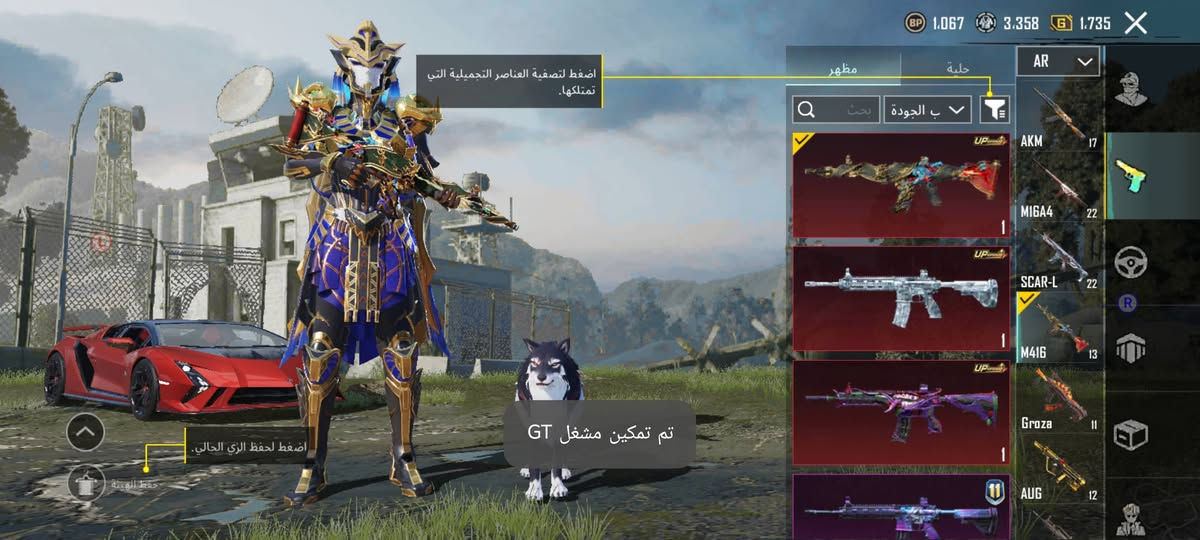Open the AR weapon type dropdown
Image resolution: width=1200 pixels, height=540 pixels.
(1058, 62)
